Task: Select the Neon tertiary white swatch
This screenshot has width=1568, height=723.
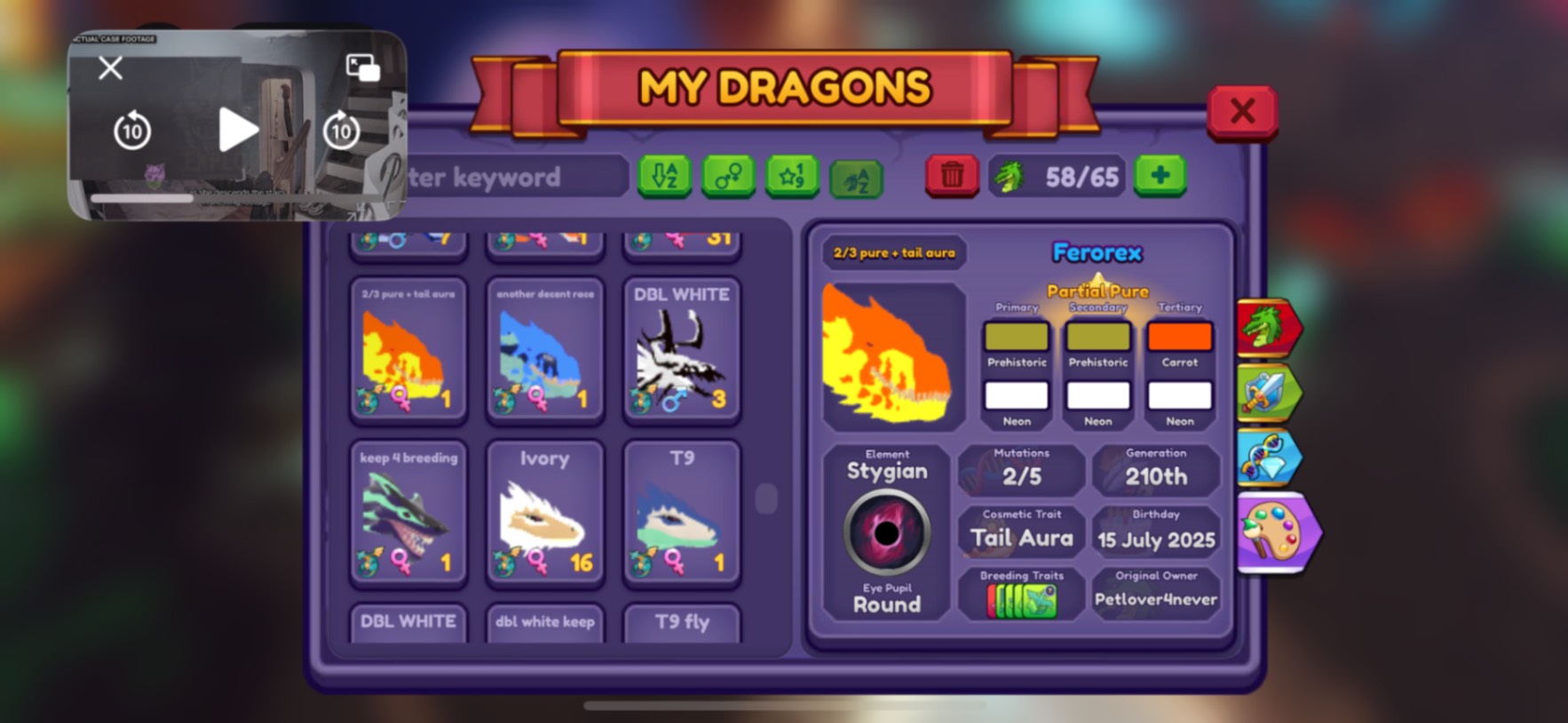Action: 1179,396
